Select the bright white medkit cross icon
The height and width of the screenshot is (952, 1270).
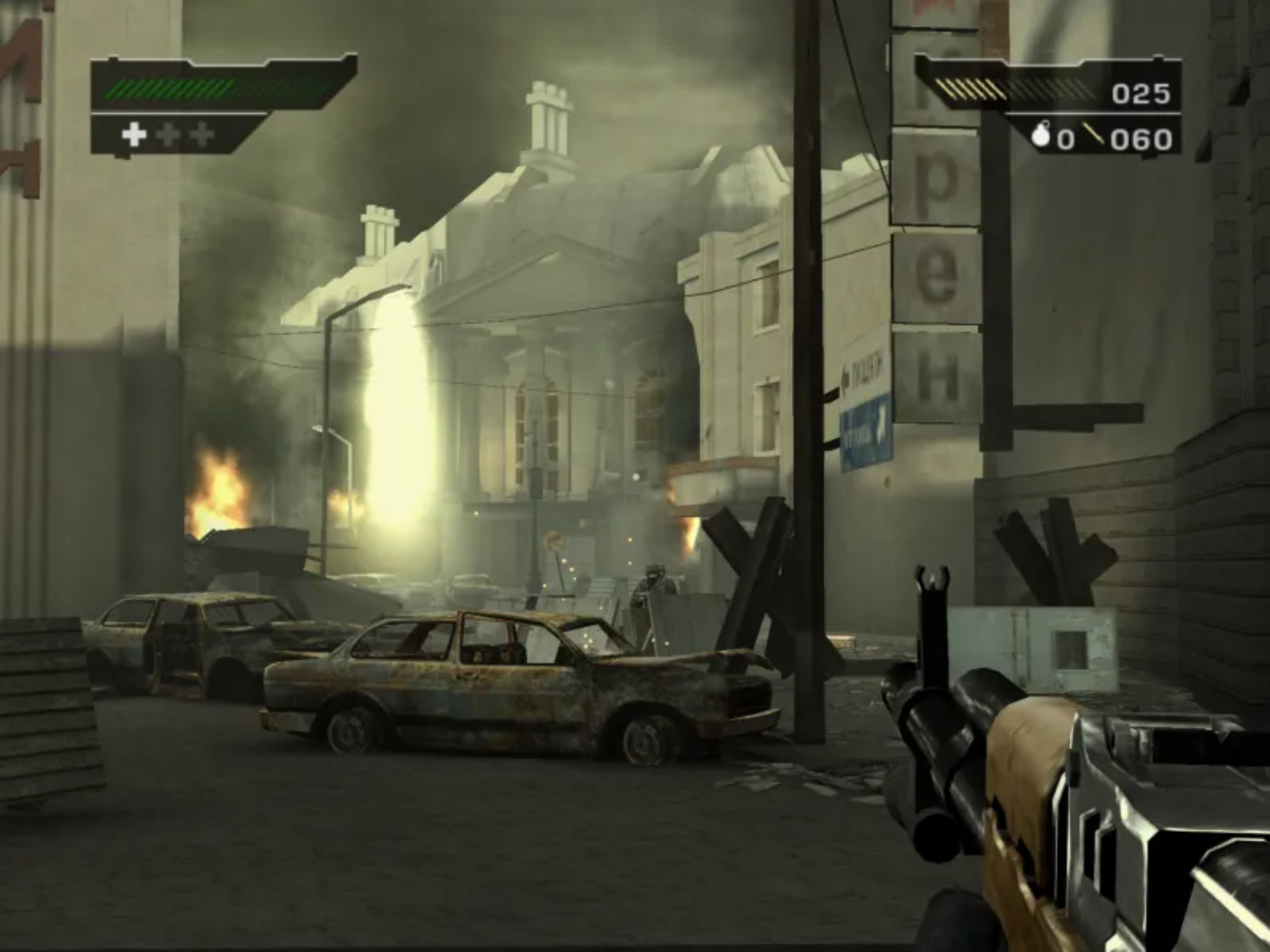(134, 134)
